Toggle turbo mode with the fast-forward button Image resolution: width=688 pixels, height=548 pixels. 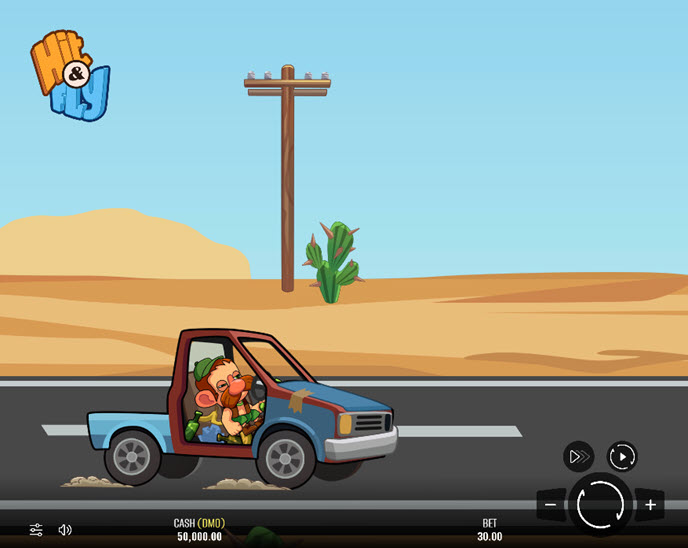(x=578, y=457)
